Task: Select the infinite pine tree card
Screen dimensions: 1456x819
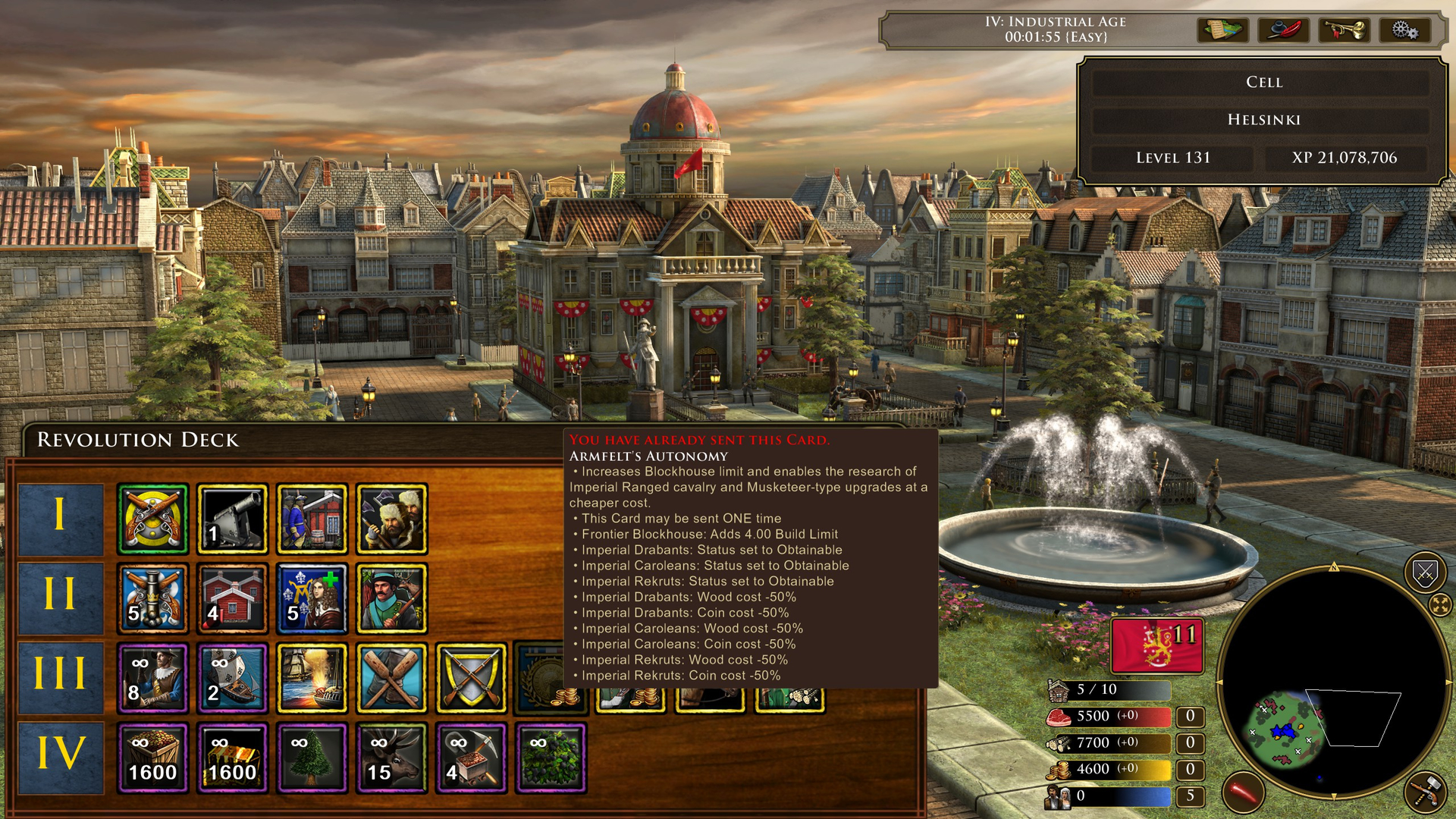Action: (x=312, y=758)
